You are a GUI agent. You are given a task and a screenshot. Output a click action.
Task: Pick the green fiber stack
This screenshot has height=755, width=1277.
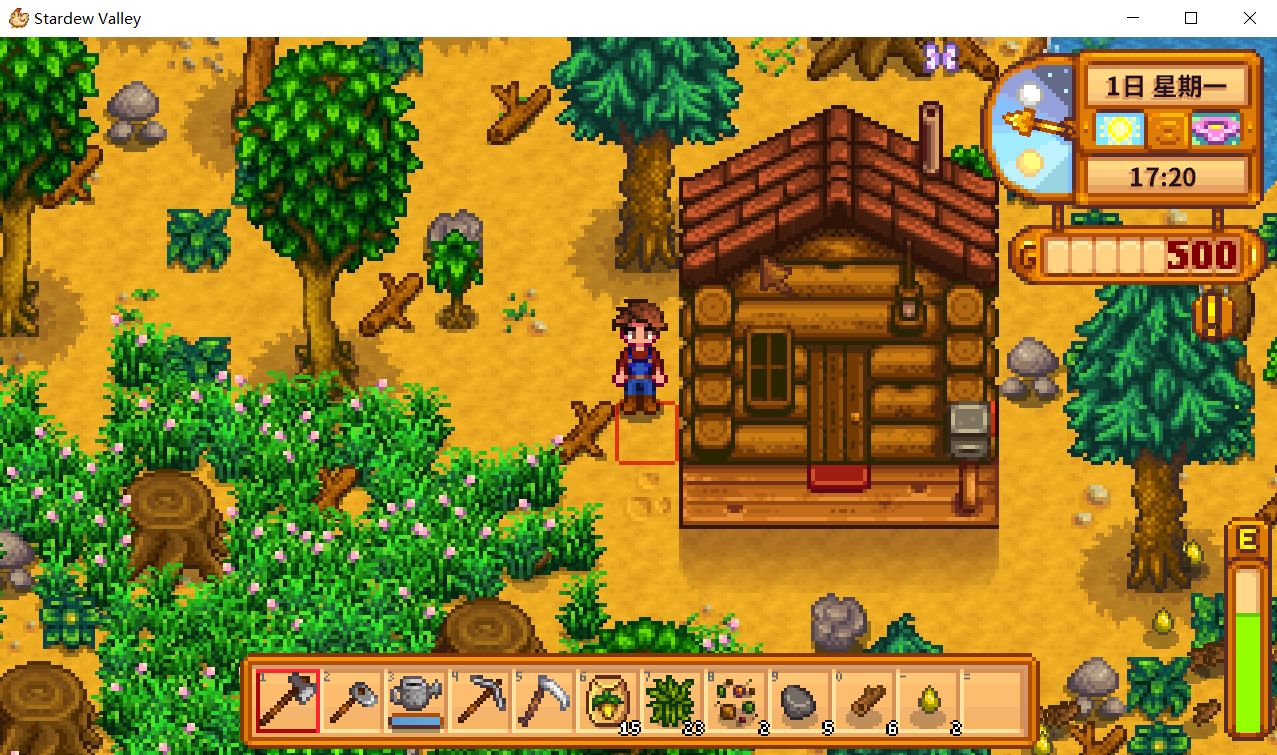click(672, 701)
